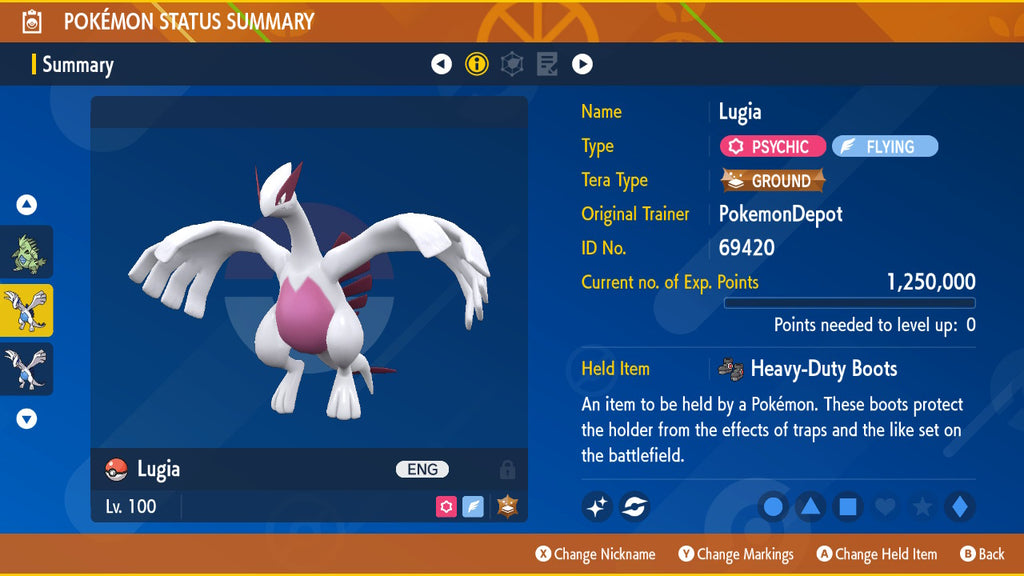The height and width of the screenshot is (576, 1024).
Task: Select the unhighlighted Lugia party icon
Action: click(27, 369)
